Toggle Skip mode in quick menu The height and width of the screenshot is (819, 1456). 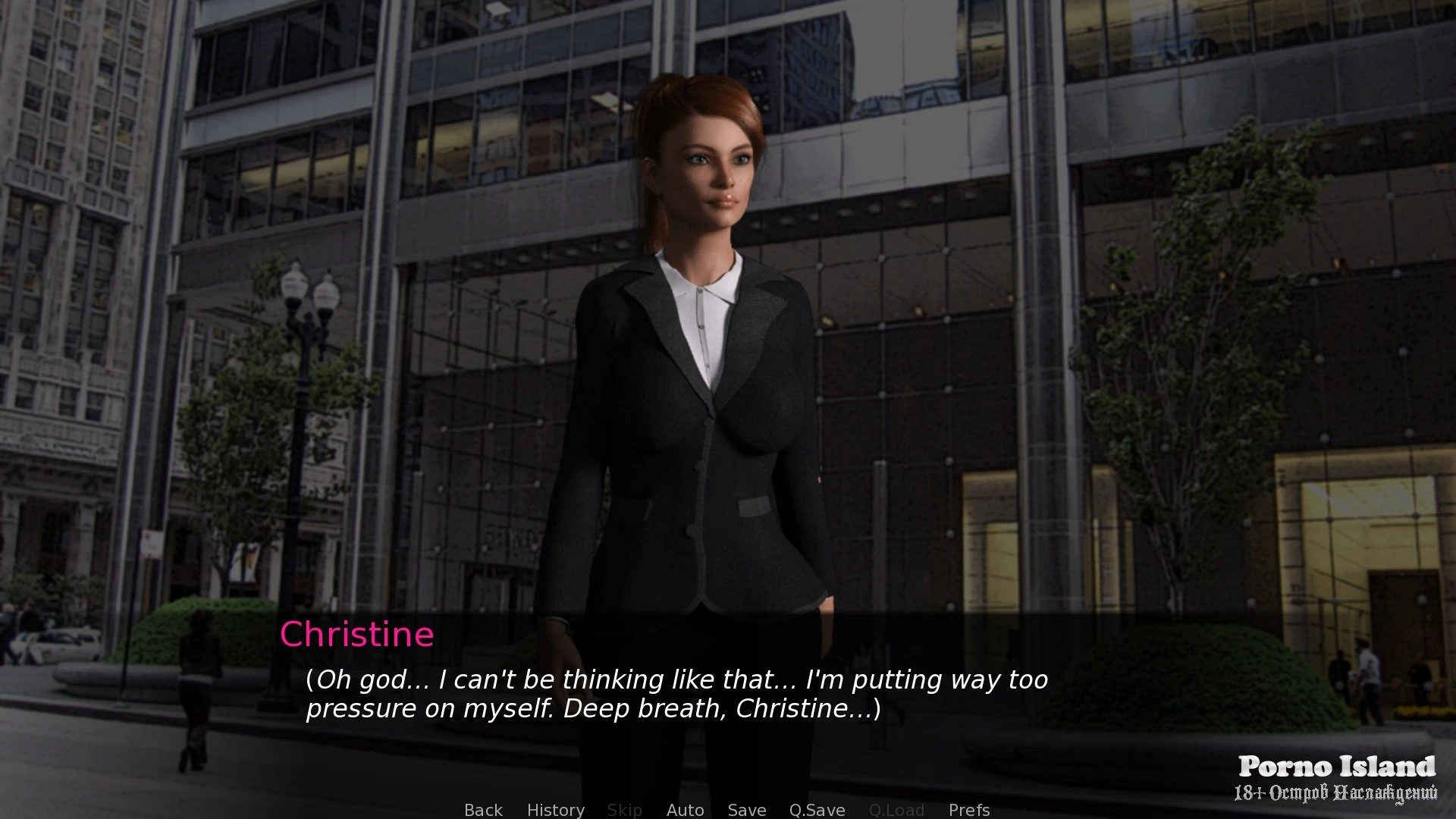pyautogui.click(x=624, y=810)
